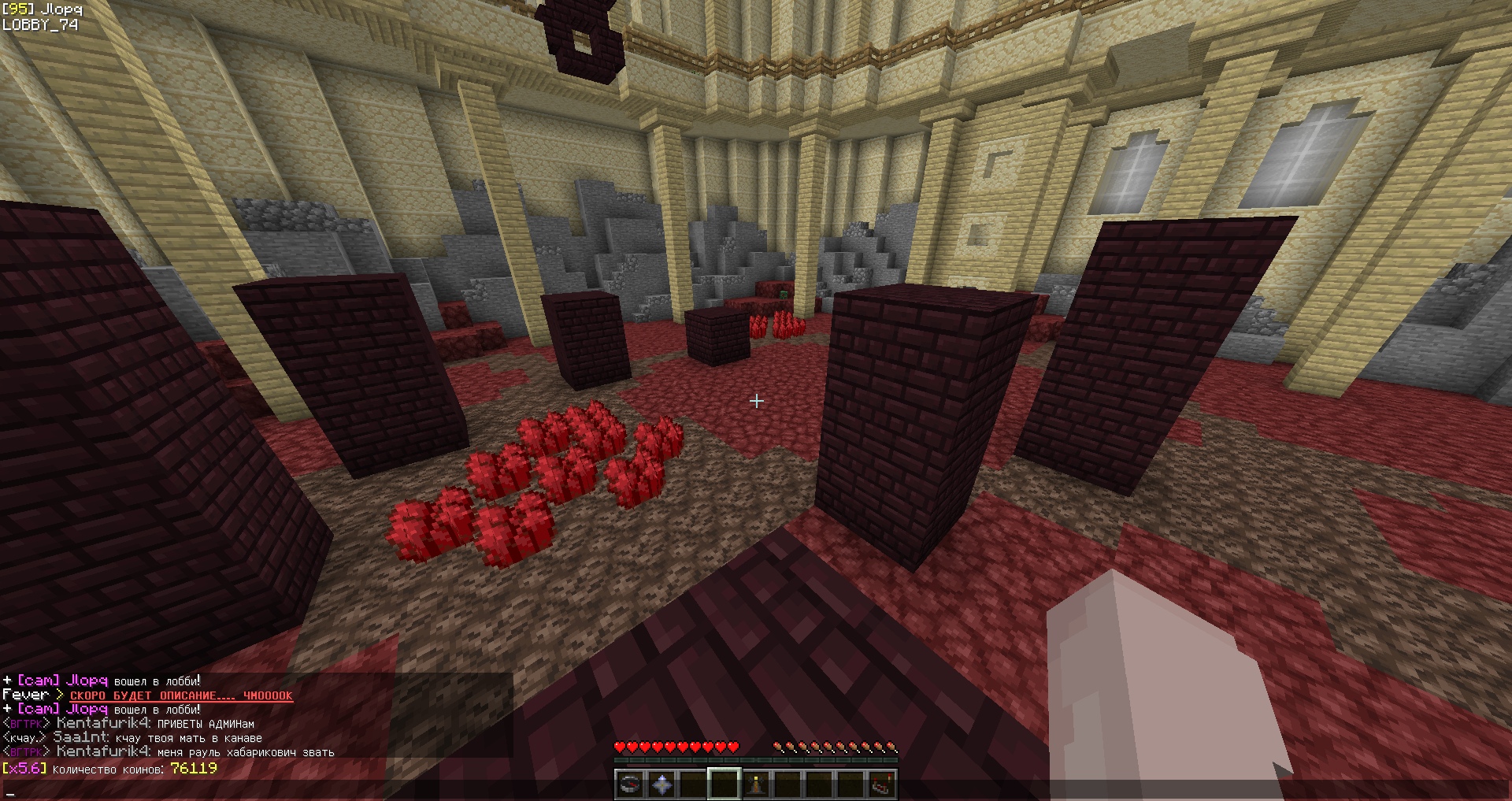1512x801 pixels.
Task: Select the nether star hotbar slot
Action: [x=661, y=784]
